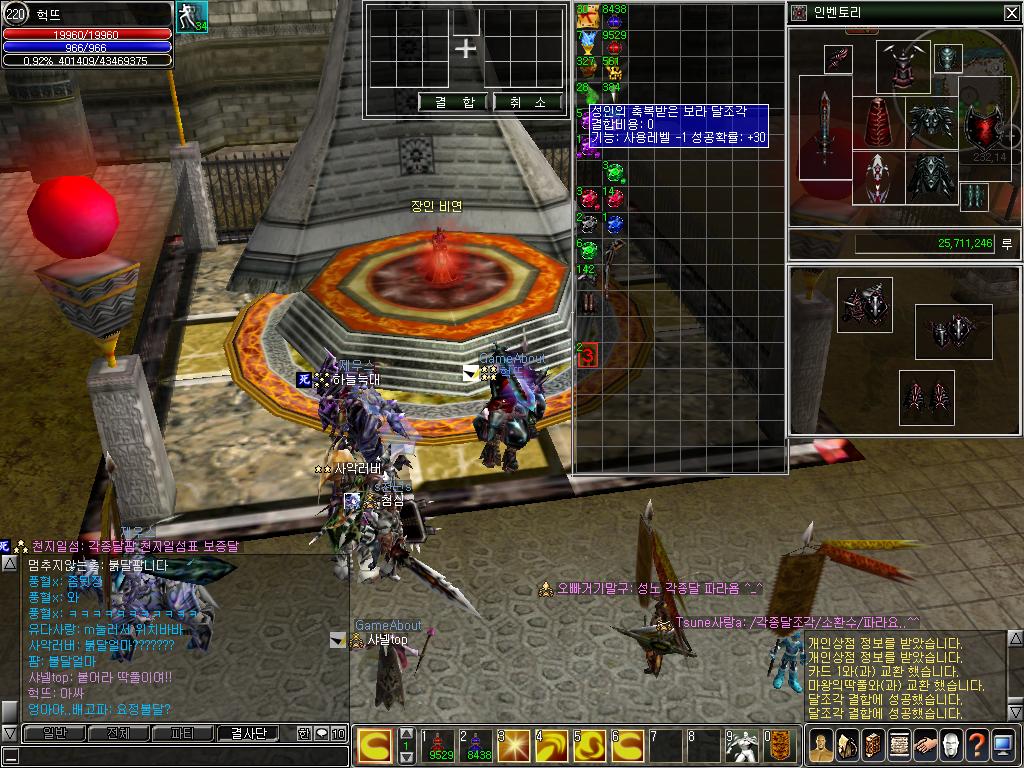Open the computer monitor system menu icon
This screenshot has height=768, width=1024.
pyautogui.click(x=1003, y=745)
